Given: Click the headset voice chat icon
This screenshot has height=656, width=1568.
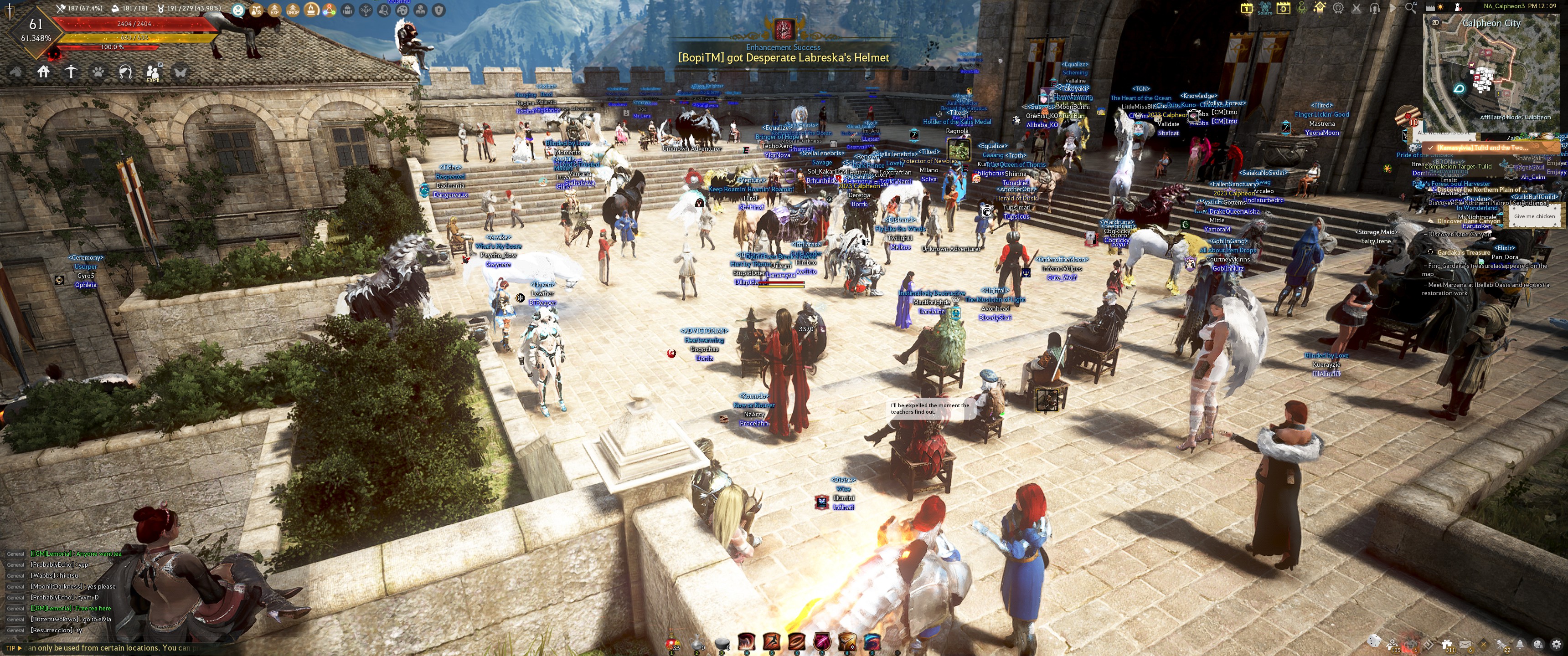Looking at the screenshot, I should (1374, 8).
